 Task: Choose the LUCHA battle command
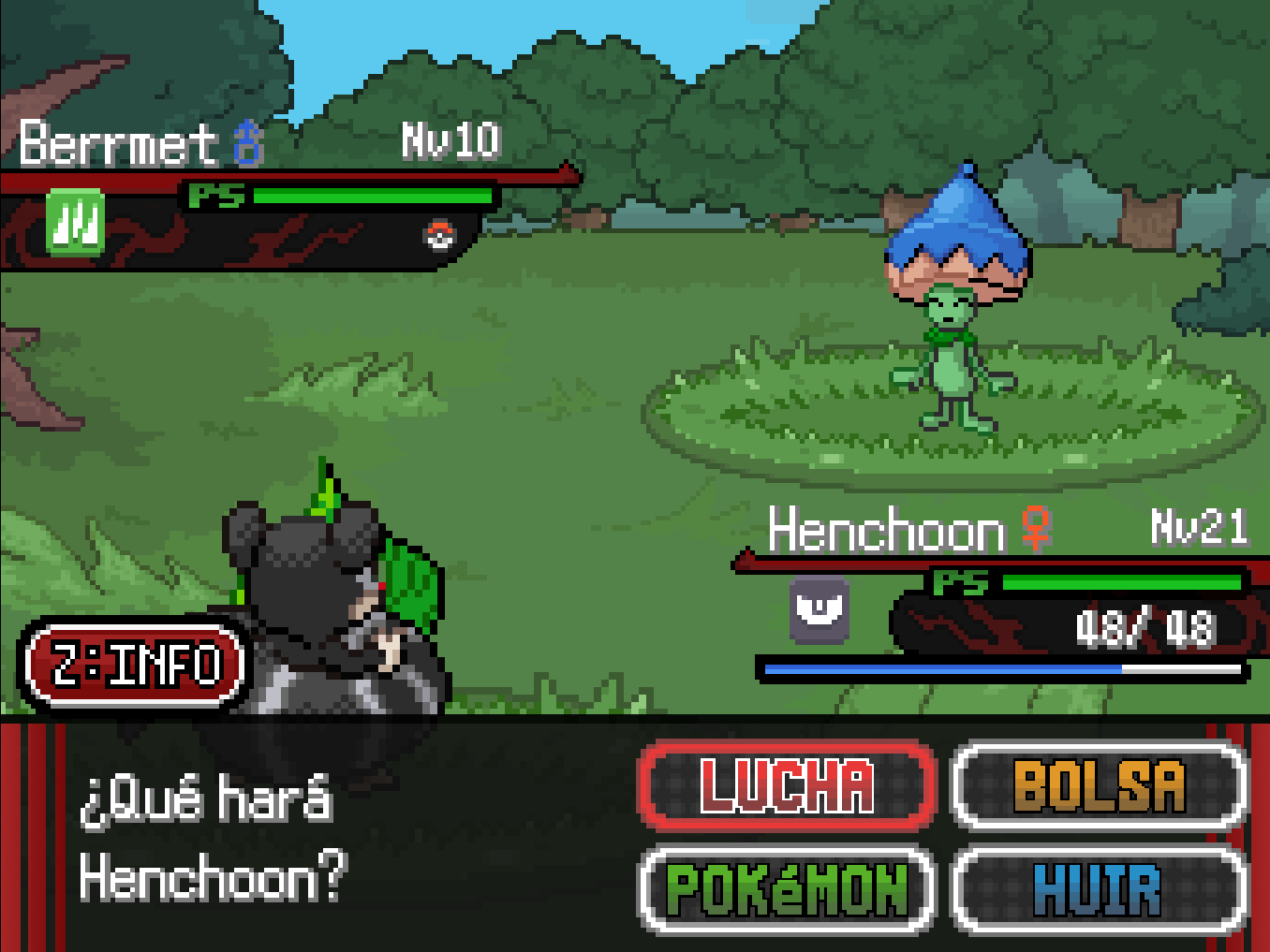coord(787,786)
